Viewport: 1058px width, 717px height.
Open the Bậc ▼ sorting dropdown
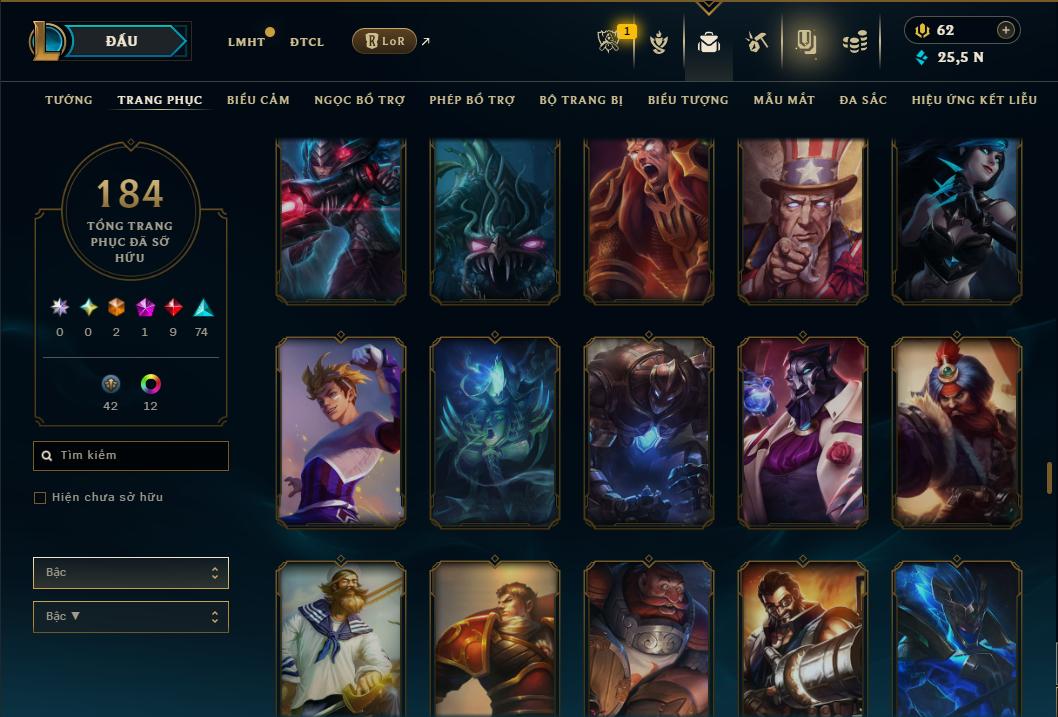coord(131,617)
